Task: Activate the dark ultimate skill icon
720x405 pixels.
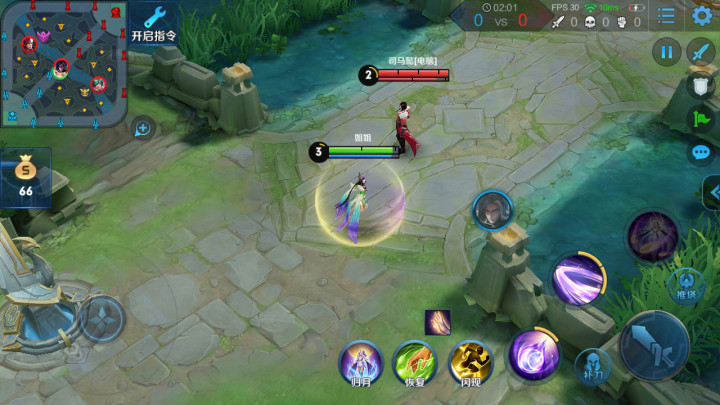Action: (653, 237)
